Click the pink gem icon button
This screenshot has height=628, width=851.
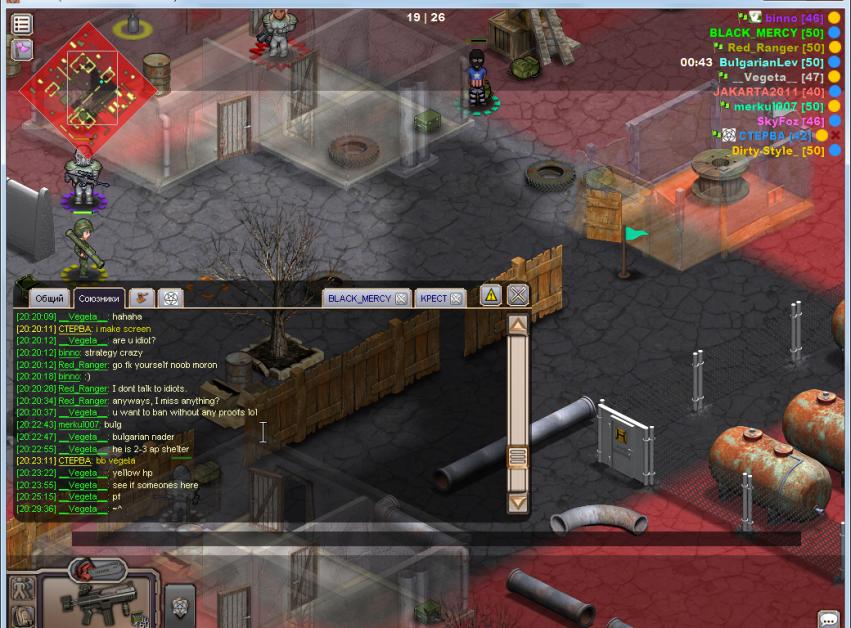(21, 49)
